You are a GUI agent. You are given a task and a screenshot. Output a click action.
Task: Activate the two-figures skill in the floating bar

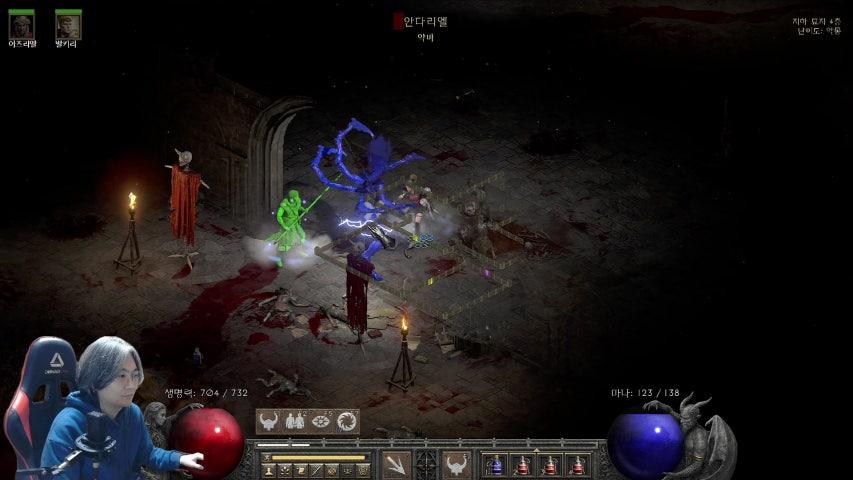296,421
